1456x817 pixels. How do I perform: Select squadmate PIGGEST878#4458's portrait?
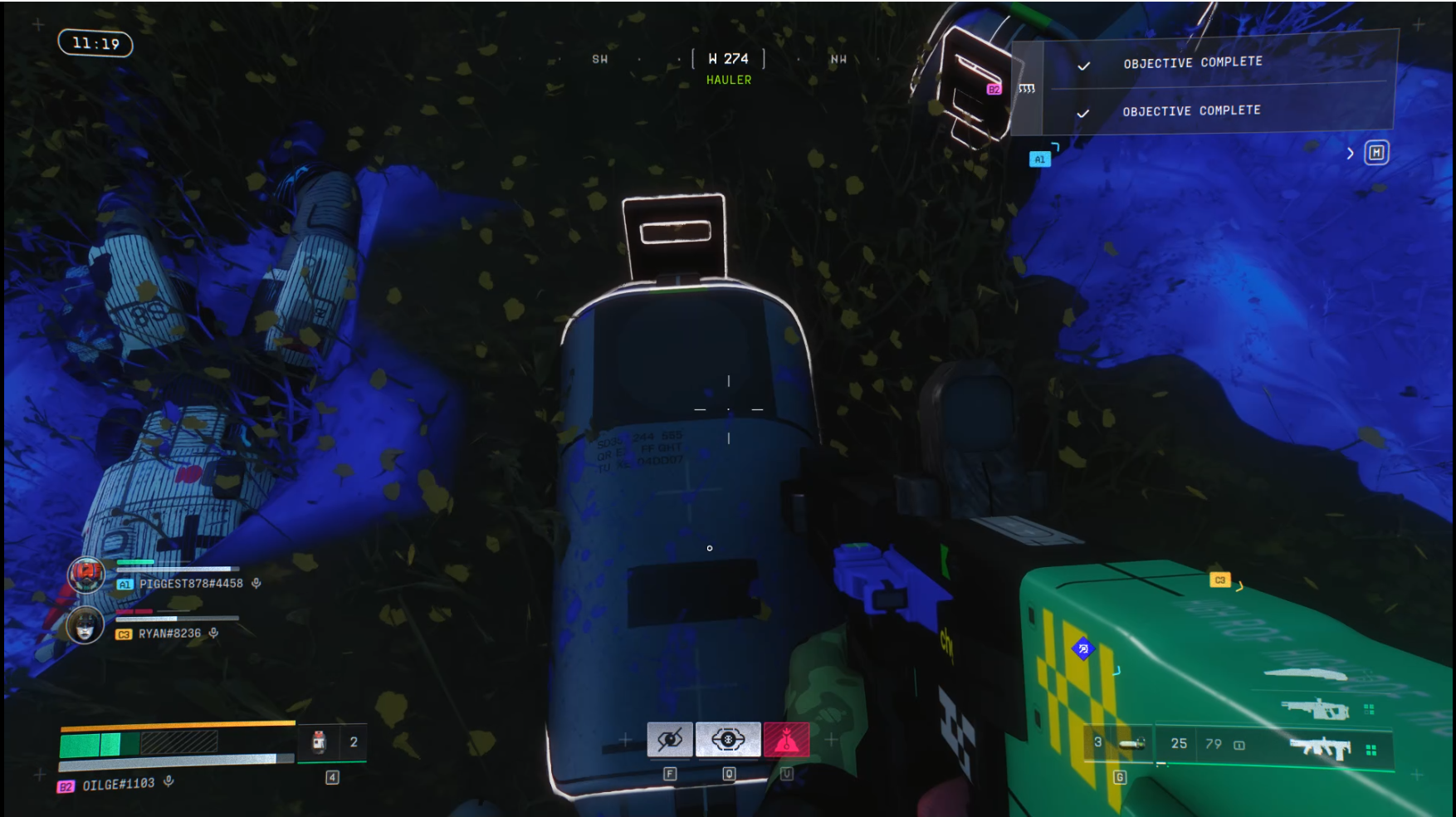coord(86,575)
